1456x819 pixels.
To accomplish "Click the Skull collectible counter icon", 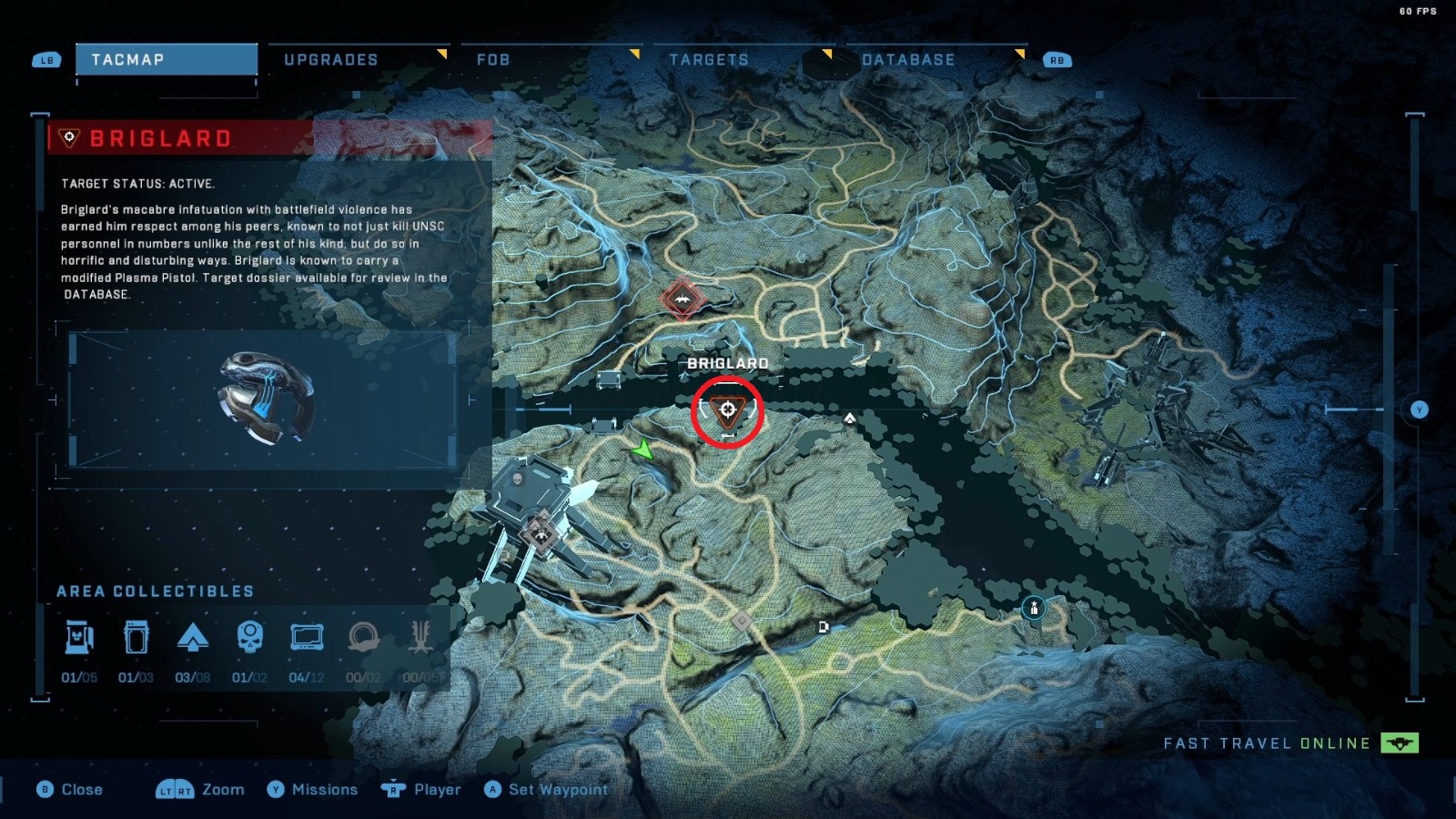I will [x=249, y=637].
